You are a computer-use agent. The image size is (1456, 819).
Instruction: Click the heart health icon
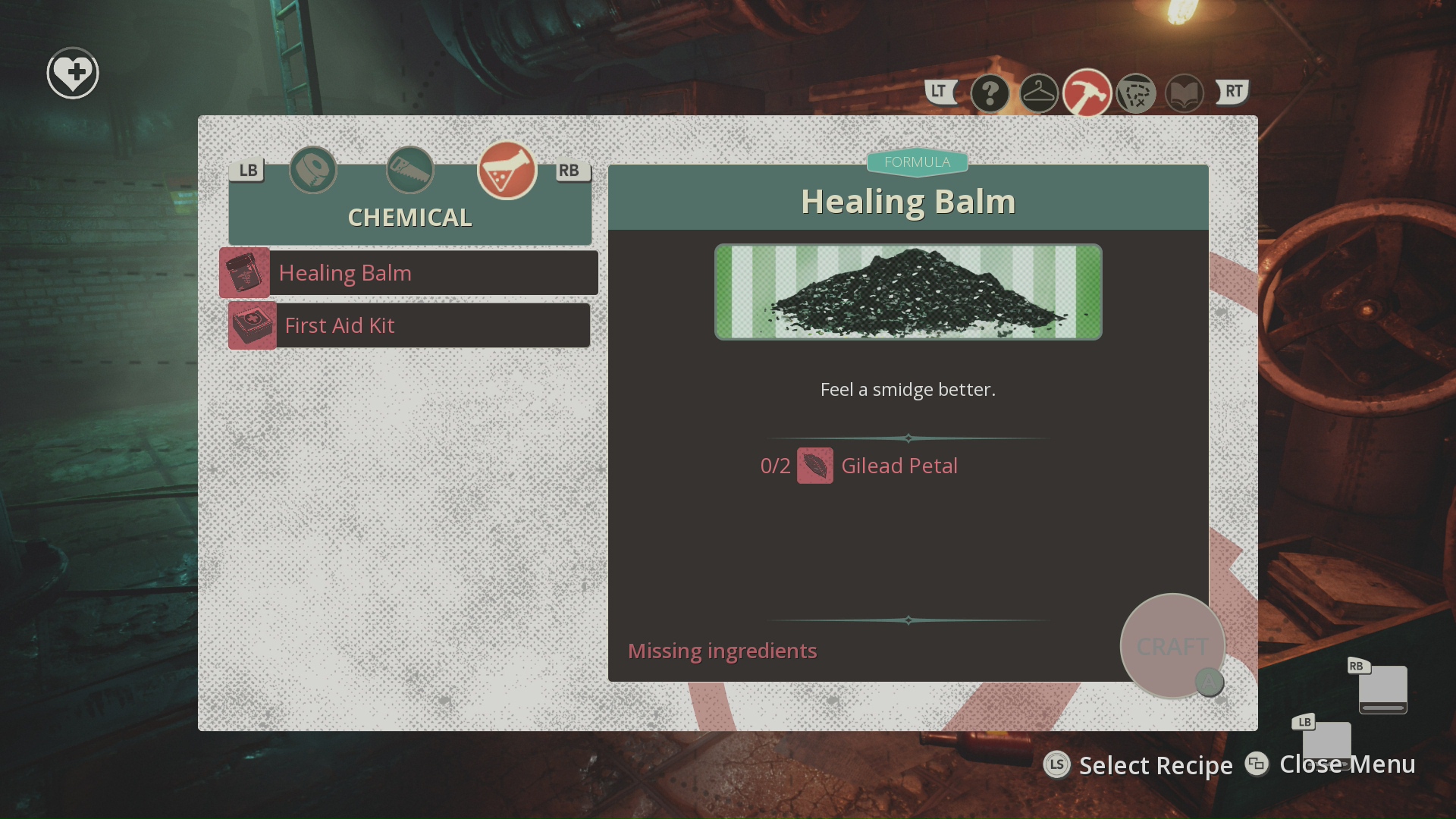pyautogui.click(x=73, y=74)
